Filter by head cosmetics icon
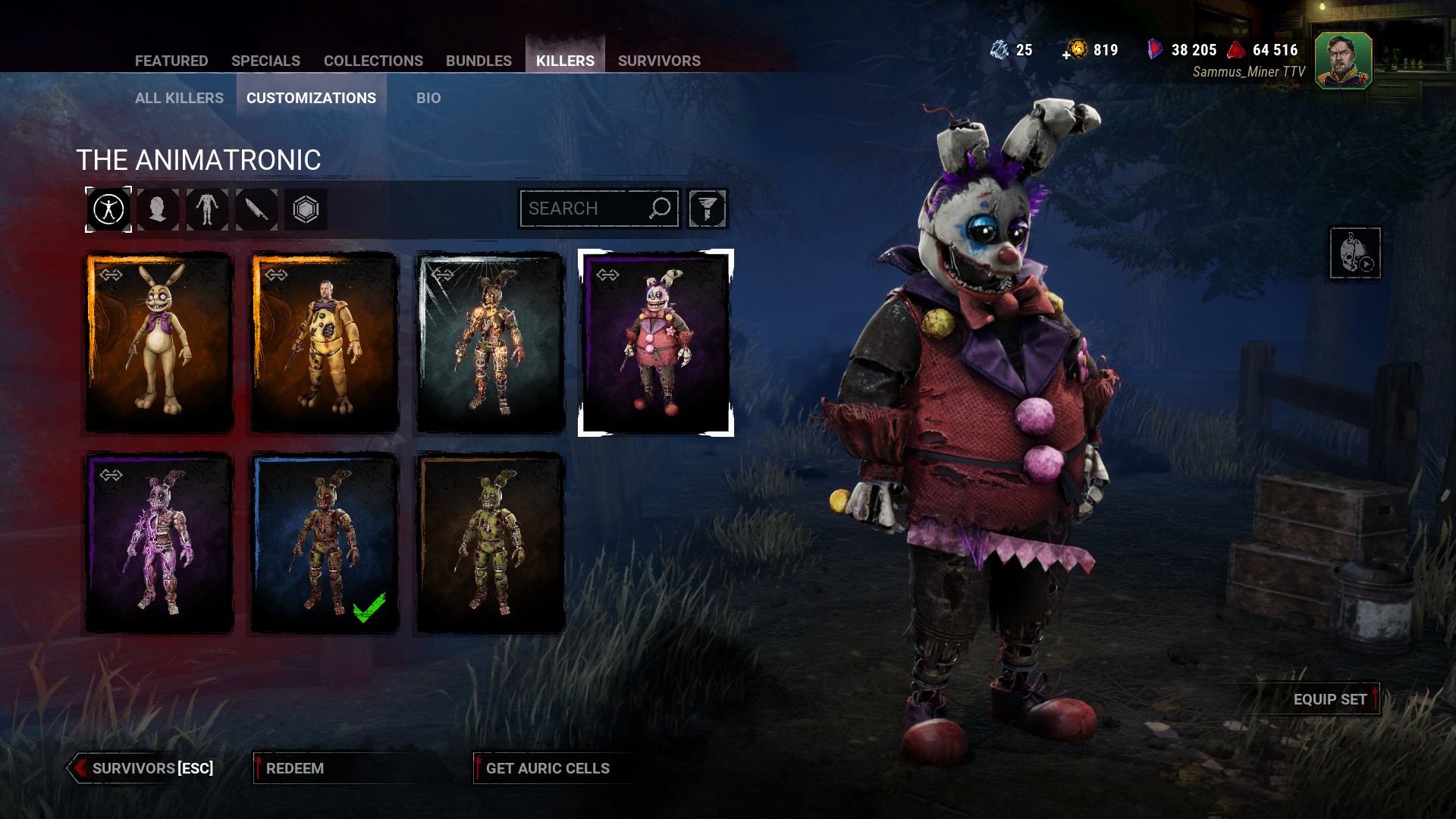Viewport: 1456px width, 819px height. click(158, 209)
